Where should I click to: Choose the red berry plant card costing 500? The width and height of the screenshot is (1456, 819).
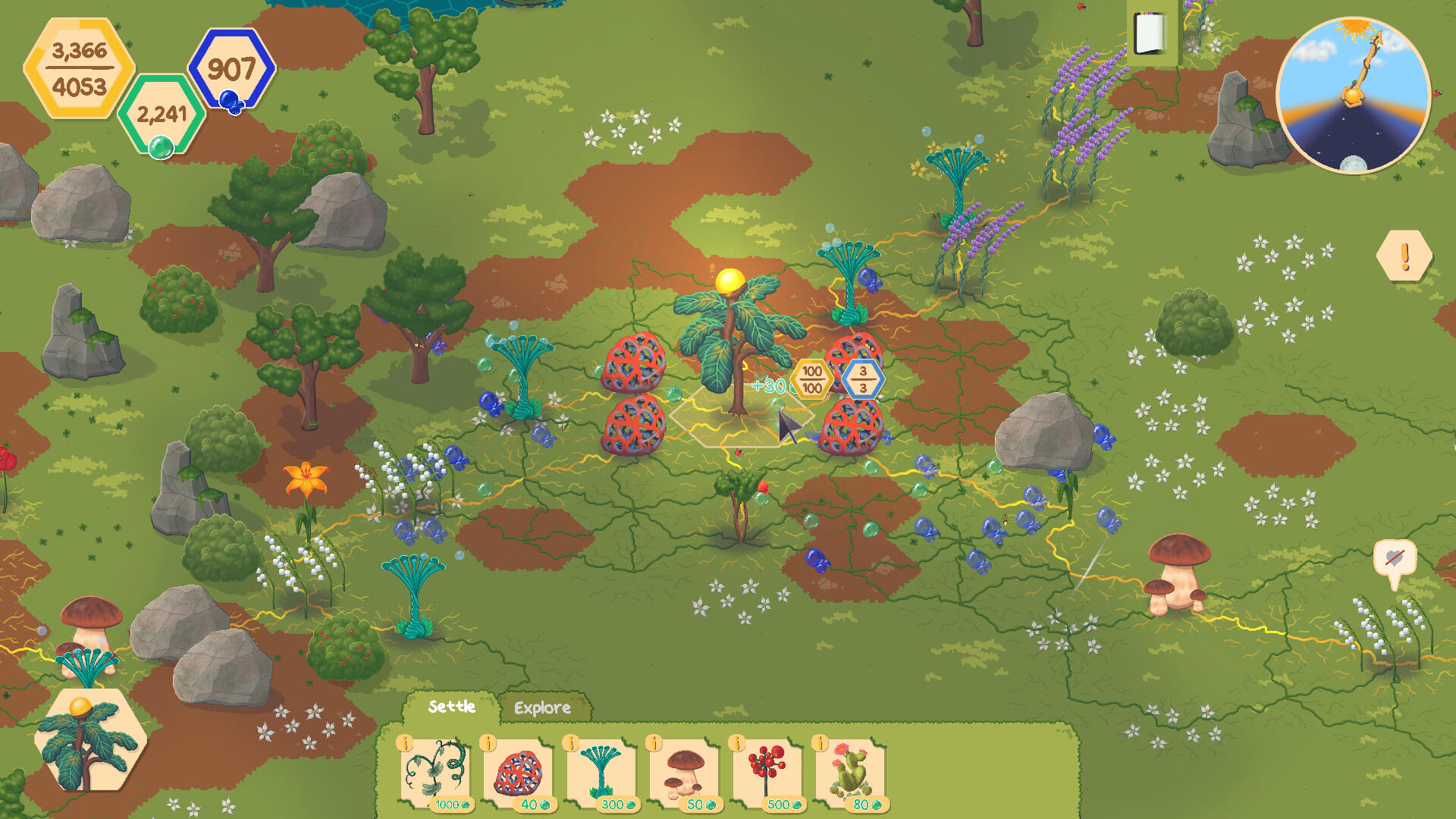pyautogui.click(x=767, y=773)
